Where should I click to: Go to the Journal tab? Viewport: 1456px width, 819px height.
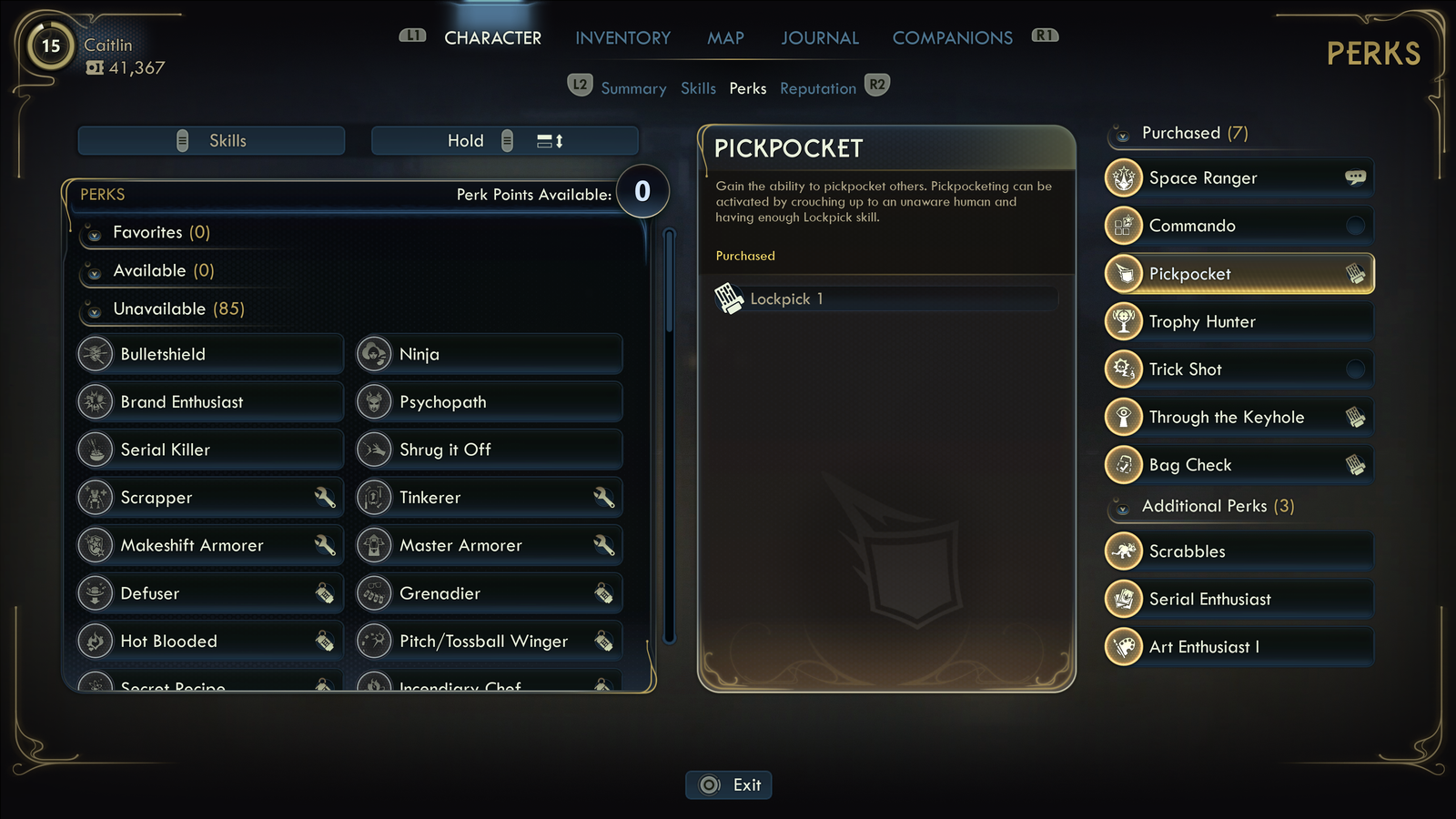(x=819, y=38)
